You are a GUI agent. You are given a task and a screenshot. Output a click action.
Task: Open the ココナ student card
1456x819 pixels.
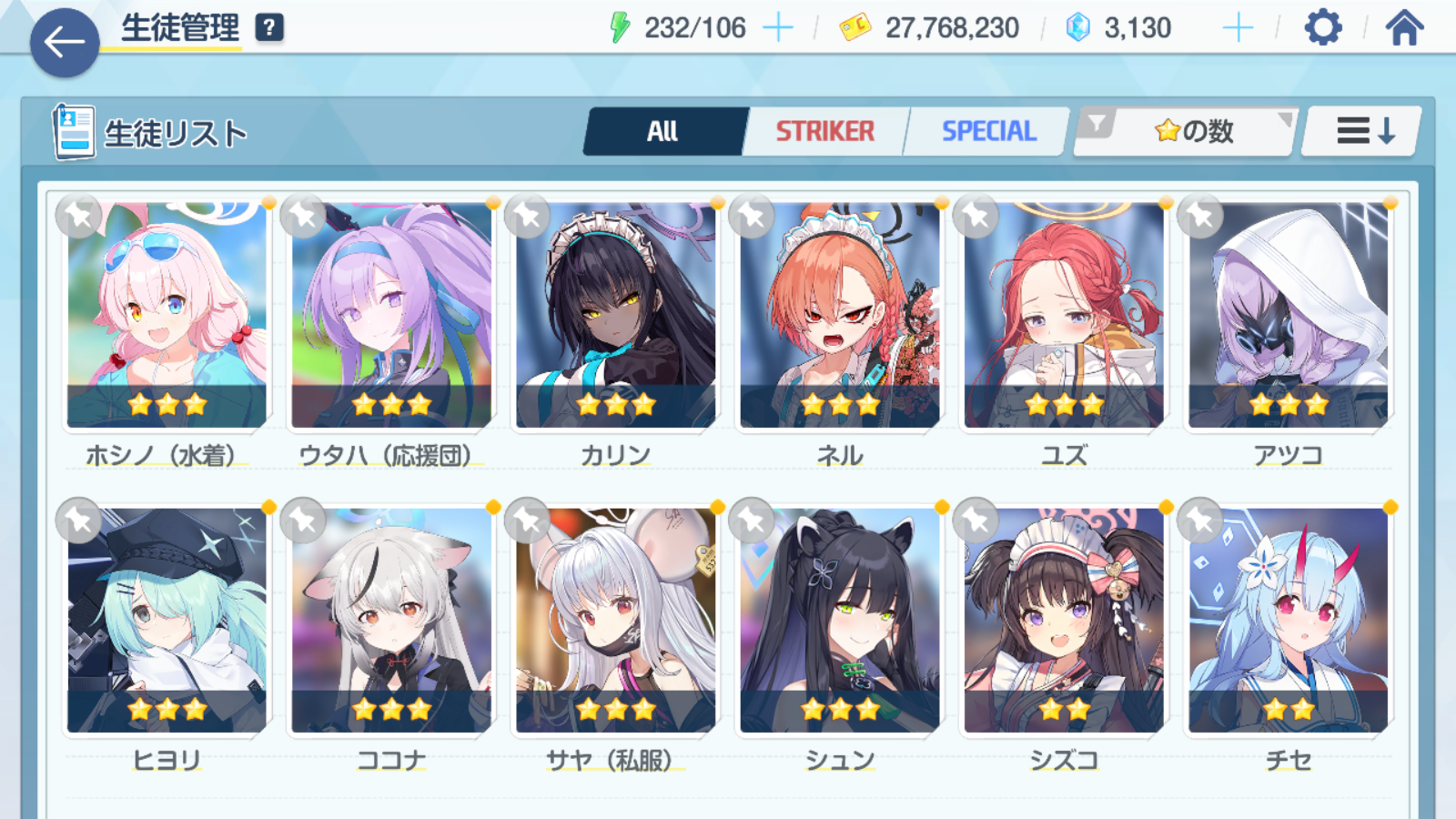coord(391,620)
